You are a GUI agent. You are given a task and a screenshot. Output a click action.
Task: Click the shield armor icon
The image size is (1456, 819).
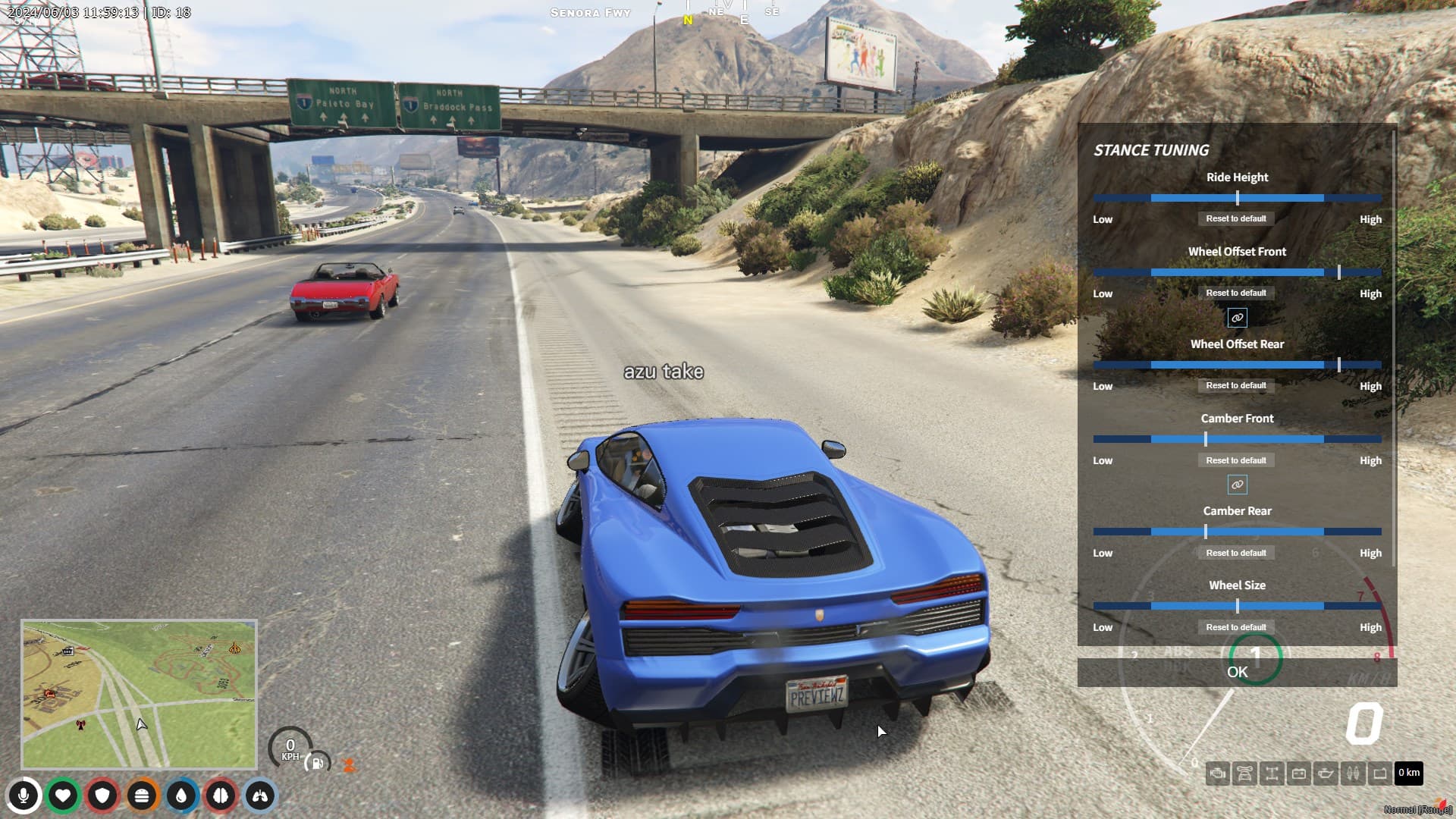103,795
